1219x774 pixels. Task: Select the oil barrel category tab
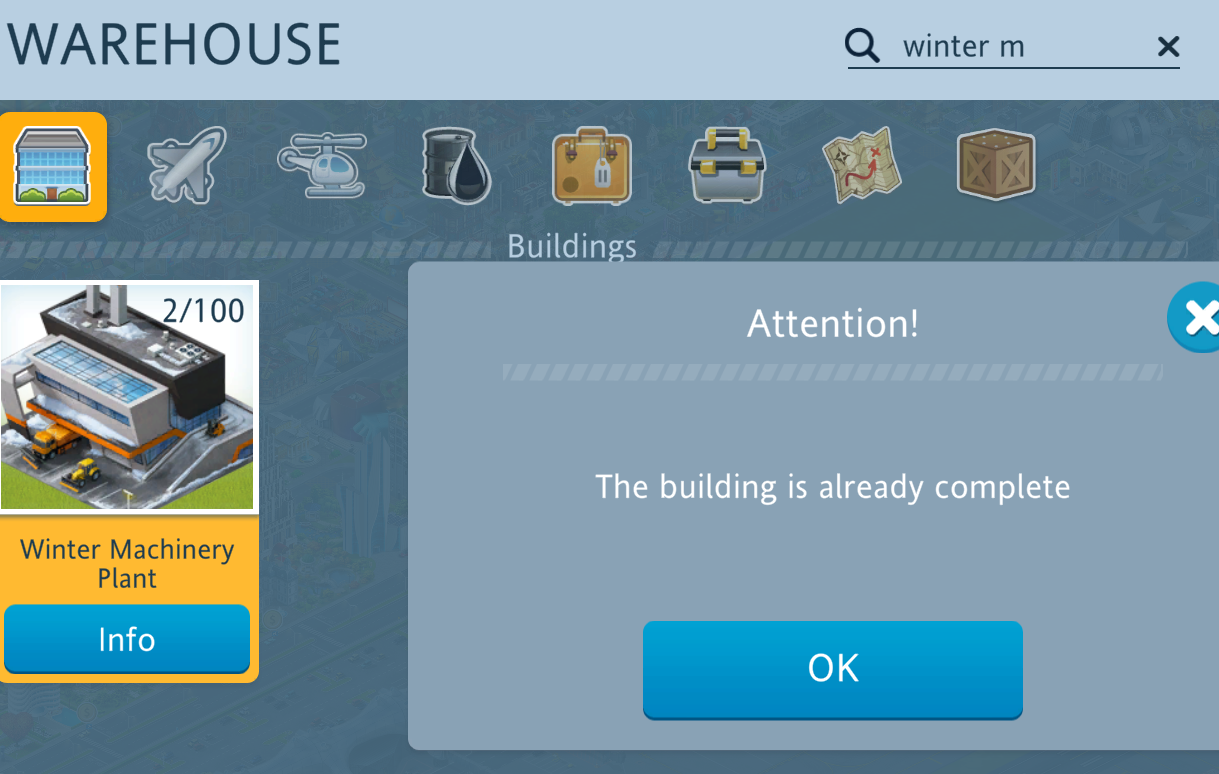[x=455, y=166]
